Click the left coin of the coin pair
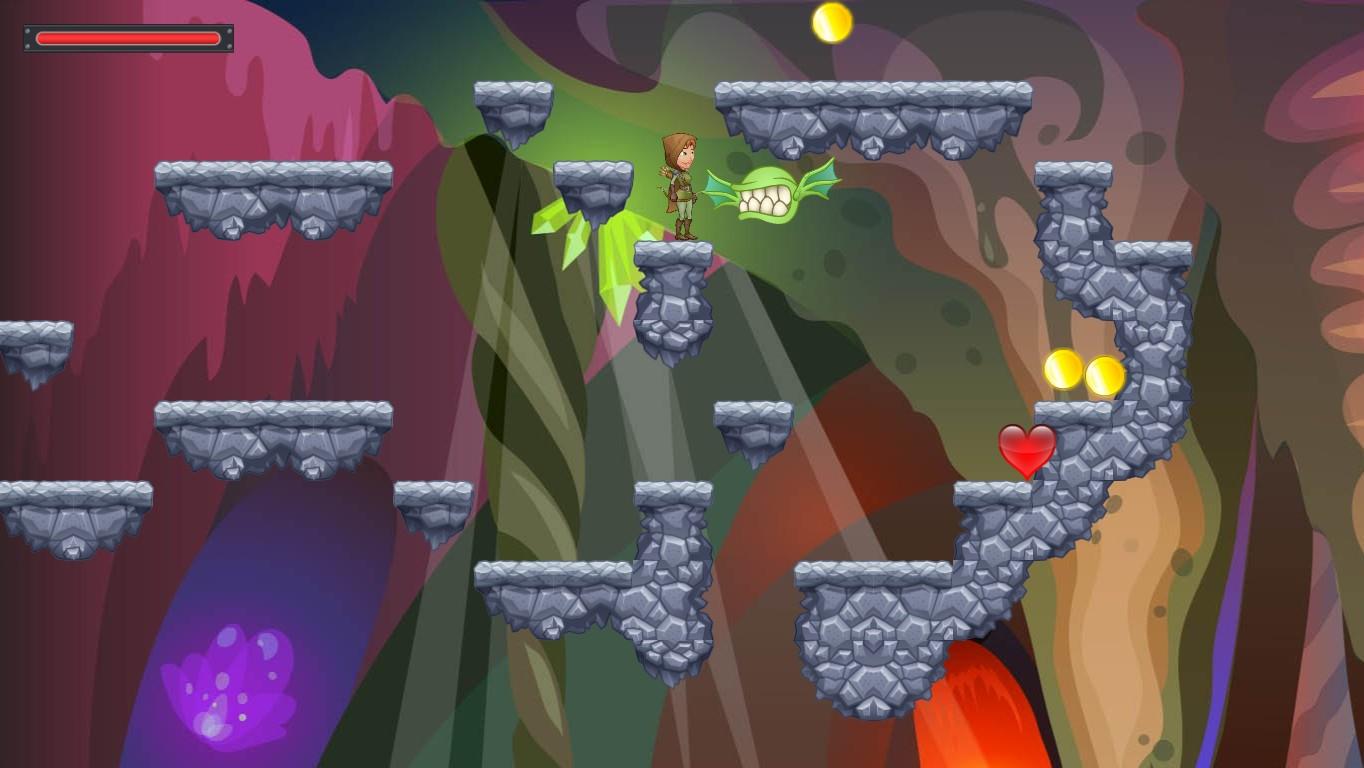This screenshot has height=768, width=1364. (1062, 370)
